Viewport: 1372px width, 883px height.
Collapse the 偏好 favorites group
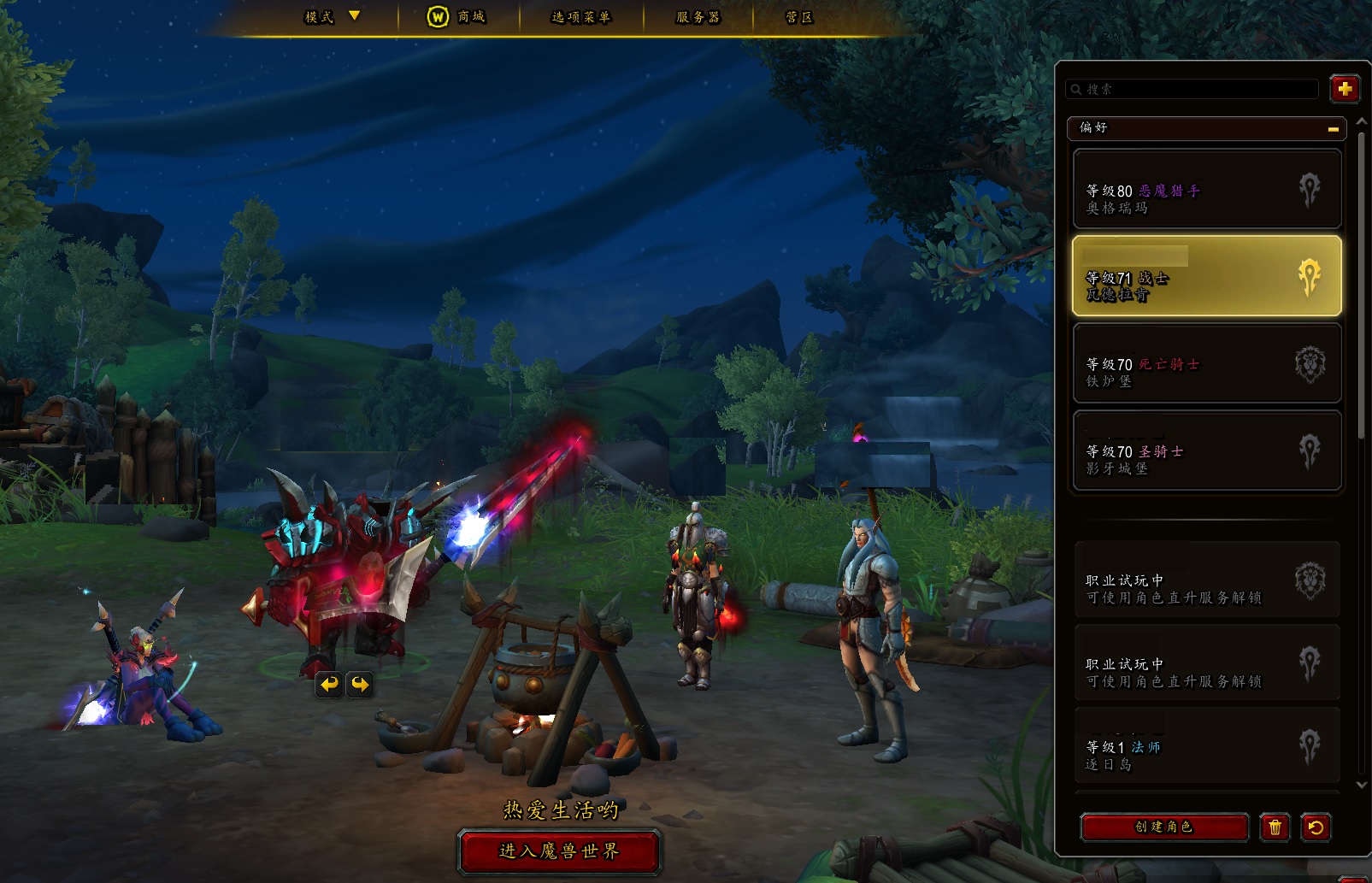coord(1333,128)
